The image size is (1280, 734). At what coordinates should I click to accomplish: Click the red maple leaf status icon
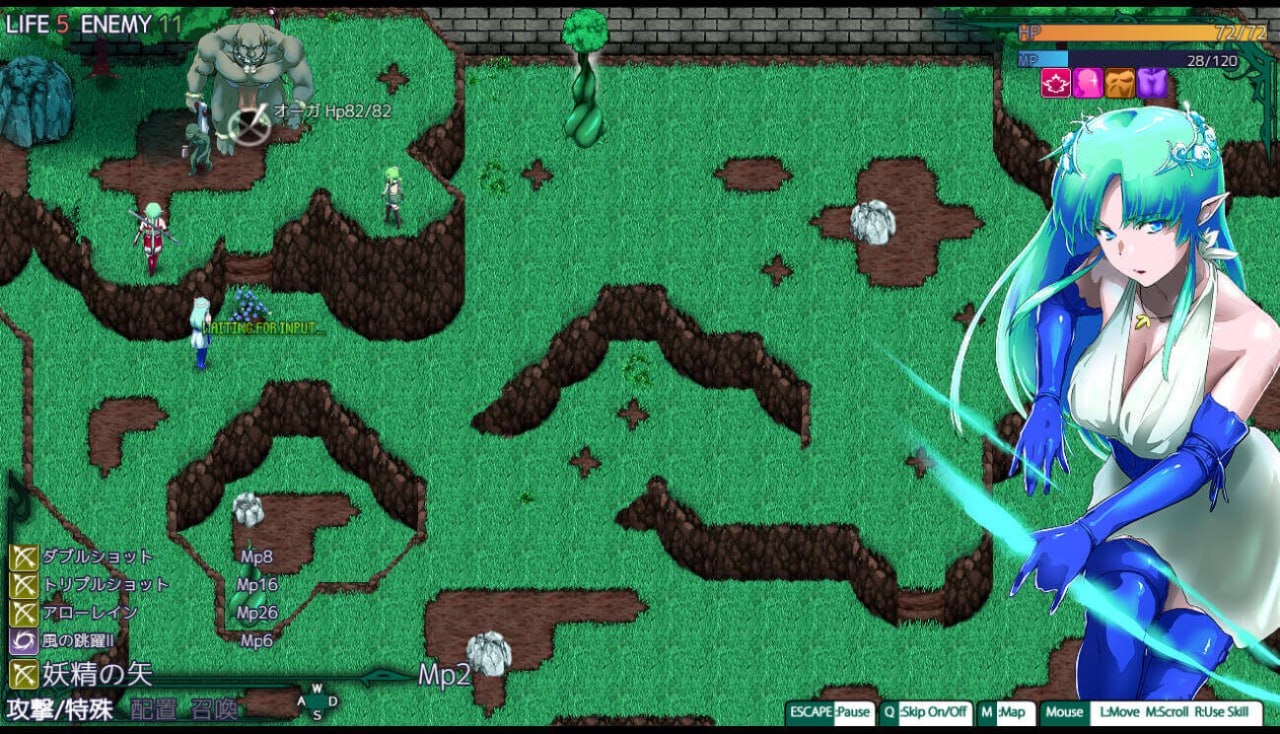pyautogui.click(x=1056, y=83)
